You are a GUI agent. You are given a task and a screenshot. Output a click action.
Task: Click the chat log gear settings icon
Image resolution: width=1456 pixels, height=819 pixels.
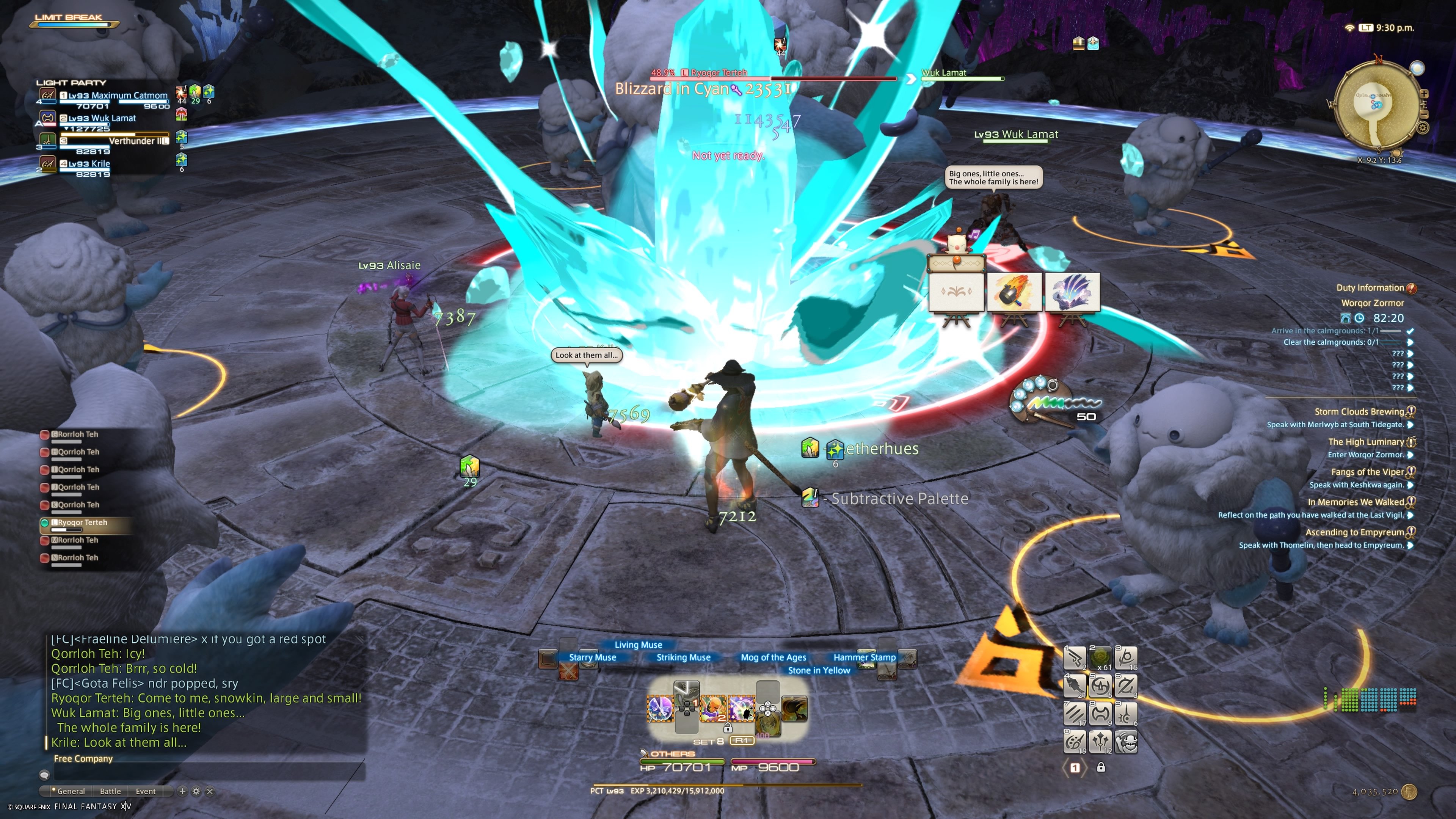coord(196,791)
